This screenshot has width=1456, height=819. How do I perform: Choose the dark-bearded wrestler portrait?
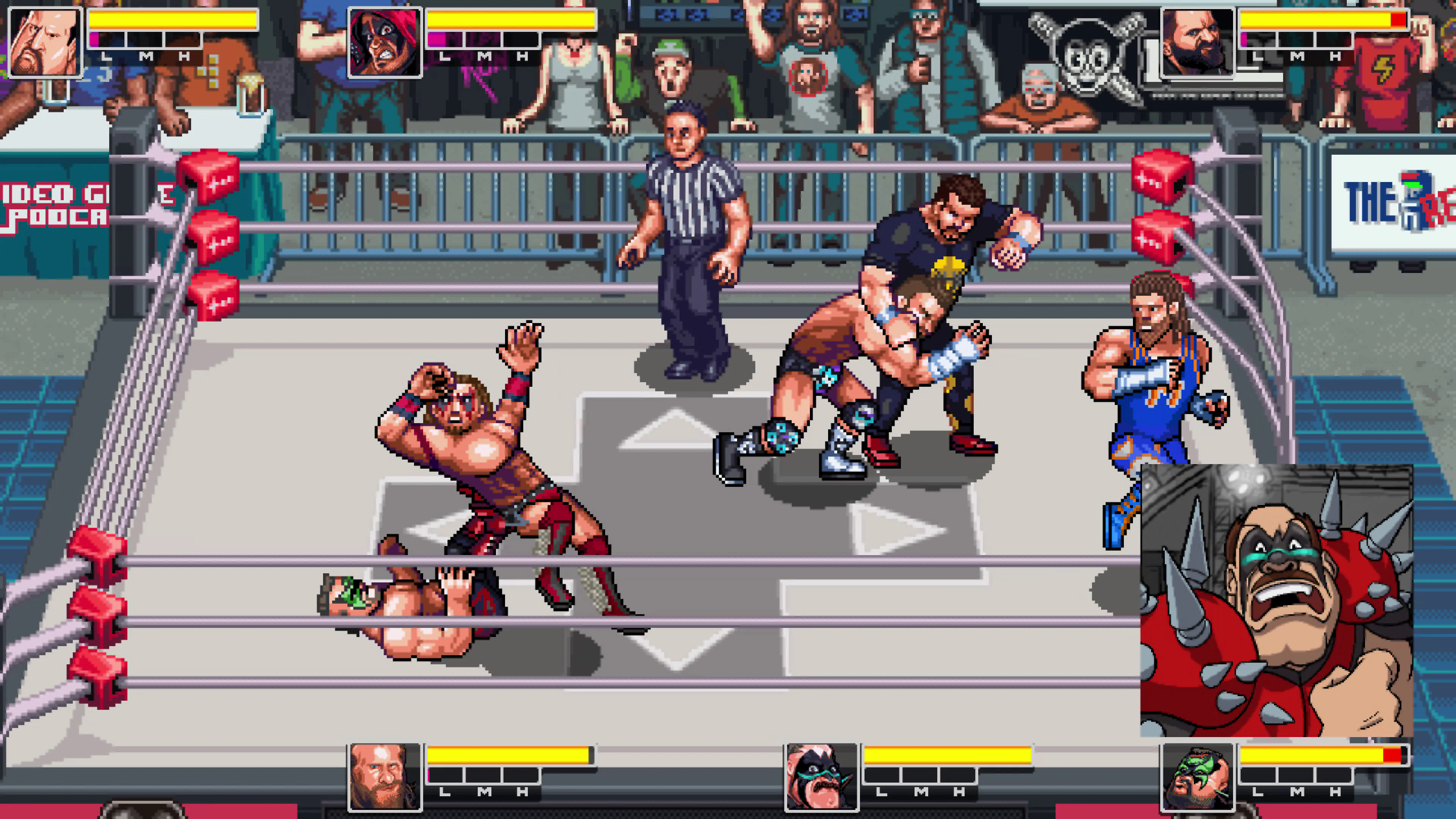[x=1197, y=42]
